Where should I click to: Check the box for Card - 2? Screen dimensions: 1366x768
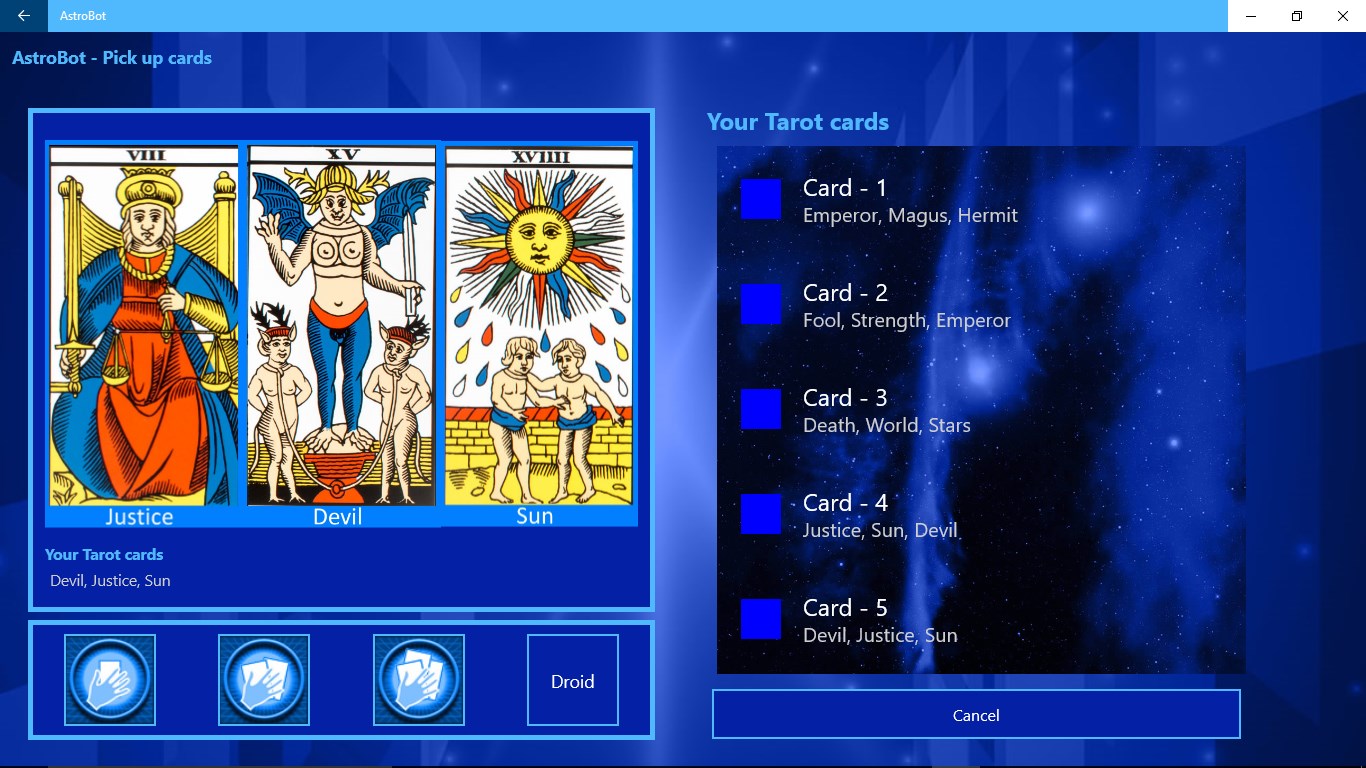[760, 304]
